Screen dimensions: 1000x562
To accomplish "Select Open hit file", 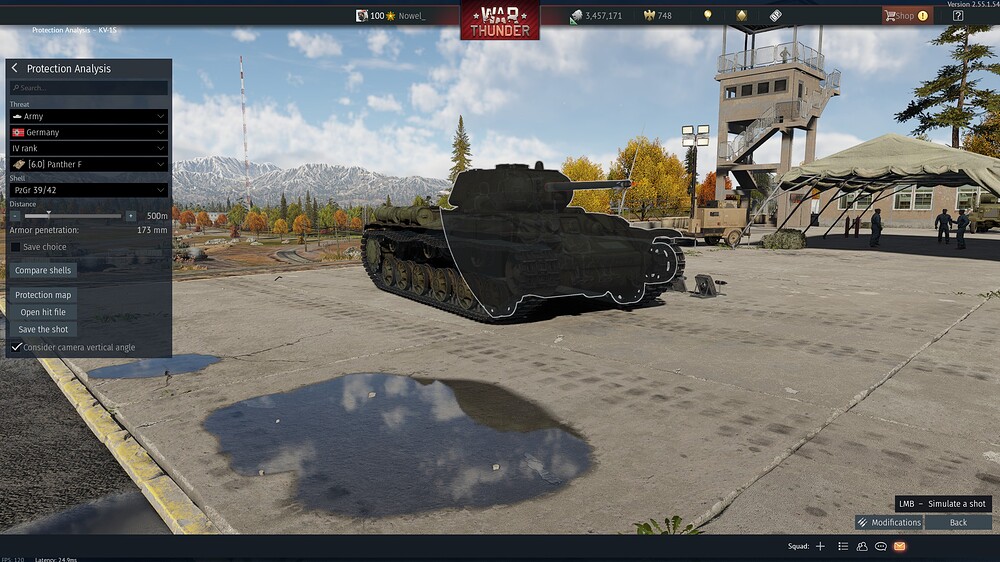I will (44, 312).
